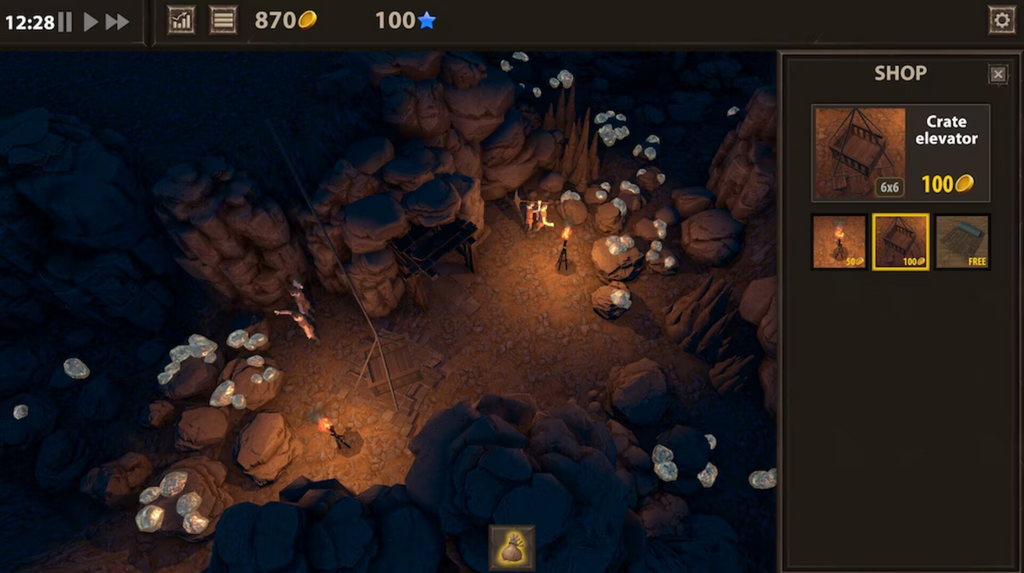
Task: Open the statistics chart panel
Action: pyautogui.click(x=181, y=20)
